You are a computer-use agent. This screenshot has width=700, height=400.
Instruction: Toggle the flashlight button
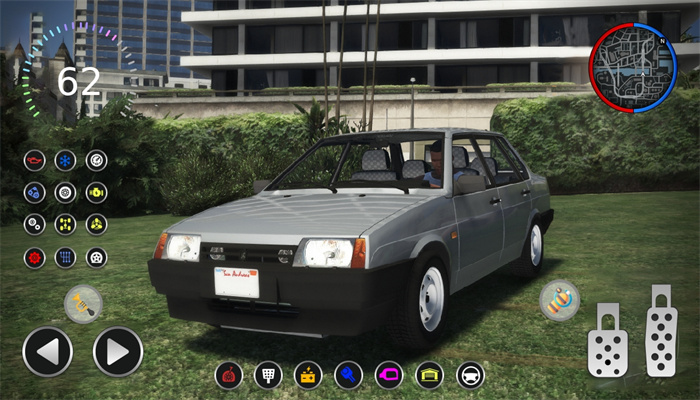83,304
